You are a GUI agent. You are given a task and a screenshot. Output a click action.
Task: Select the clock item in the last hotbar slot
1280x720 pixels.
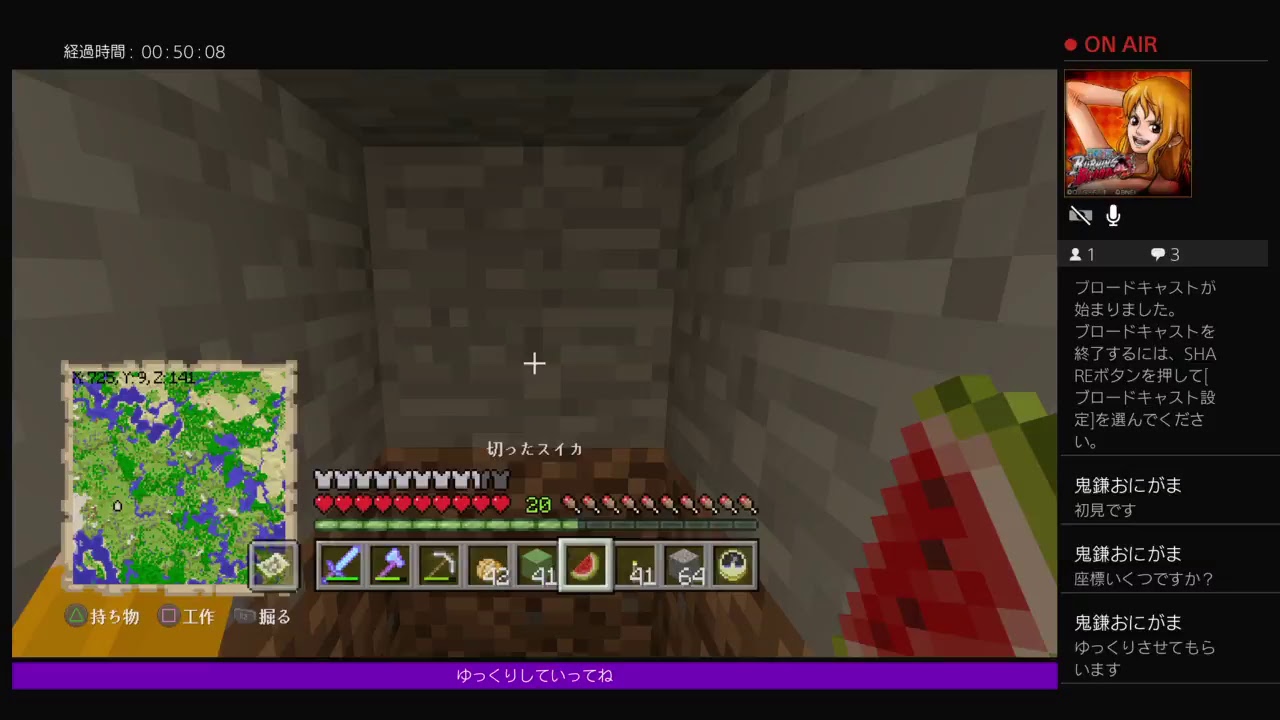(733, 565)
